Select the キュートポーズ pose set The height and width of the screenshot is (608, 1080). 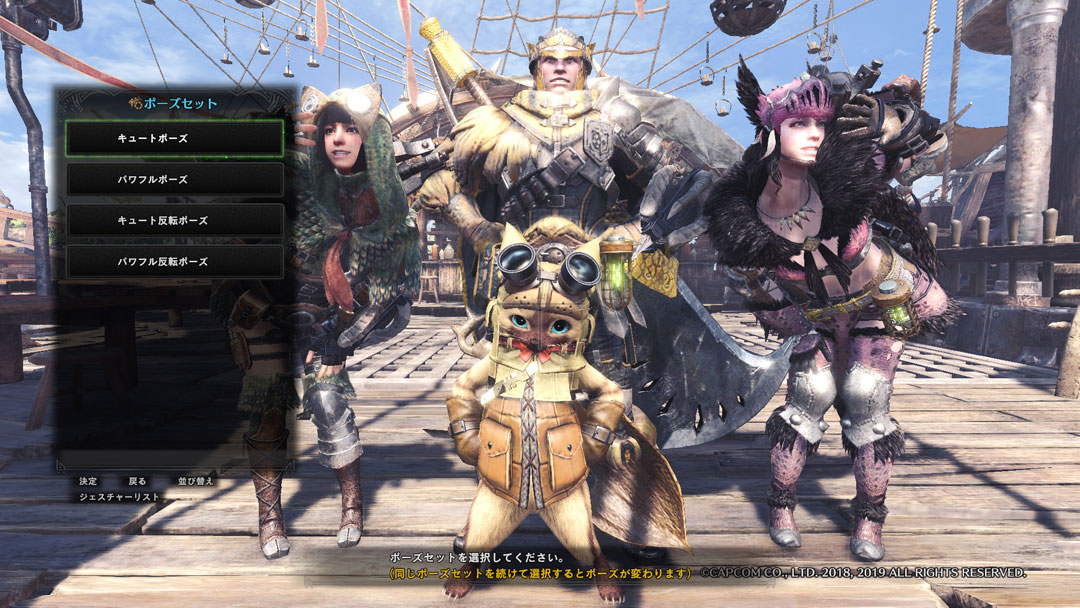coord(174,138)
